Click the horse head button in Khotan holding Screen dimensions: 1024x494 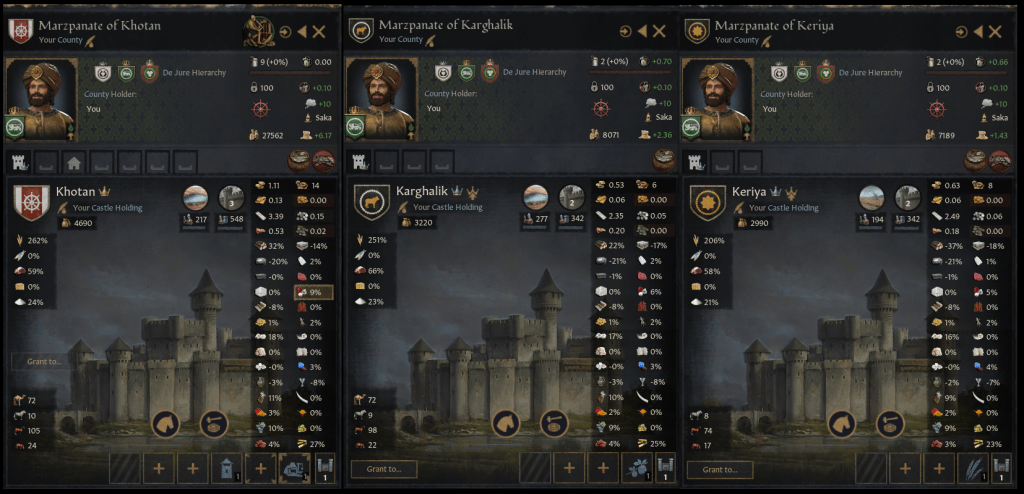[x=166, y=423]
